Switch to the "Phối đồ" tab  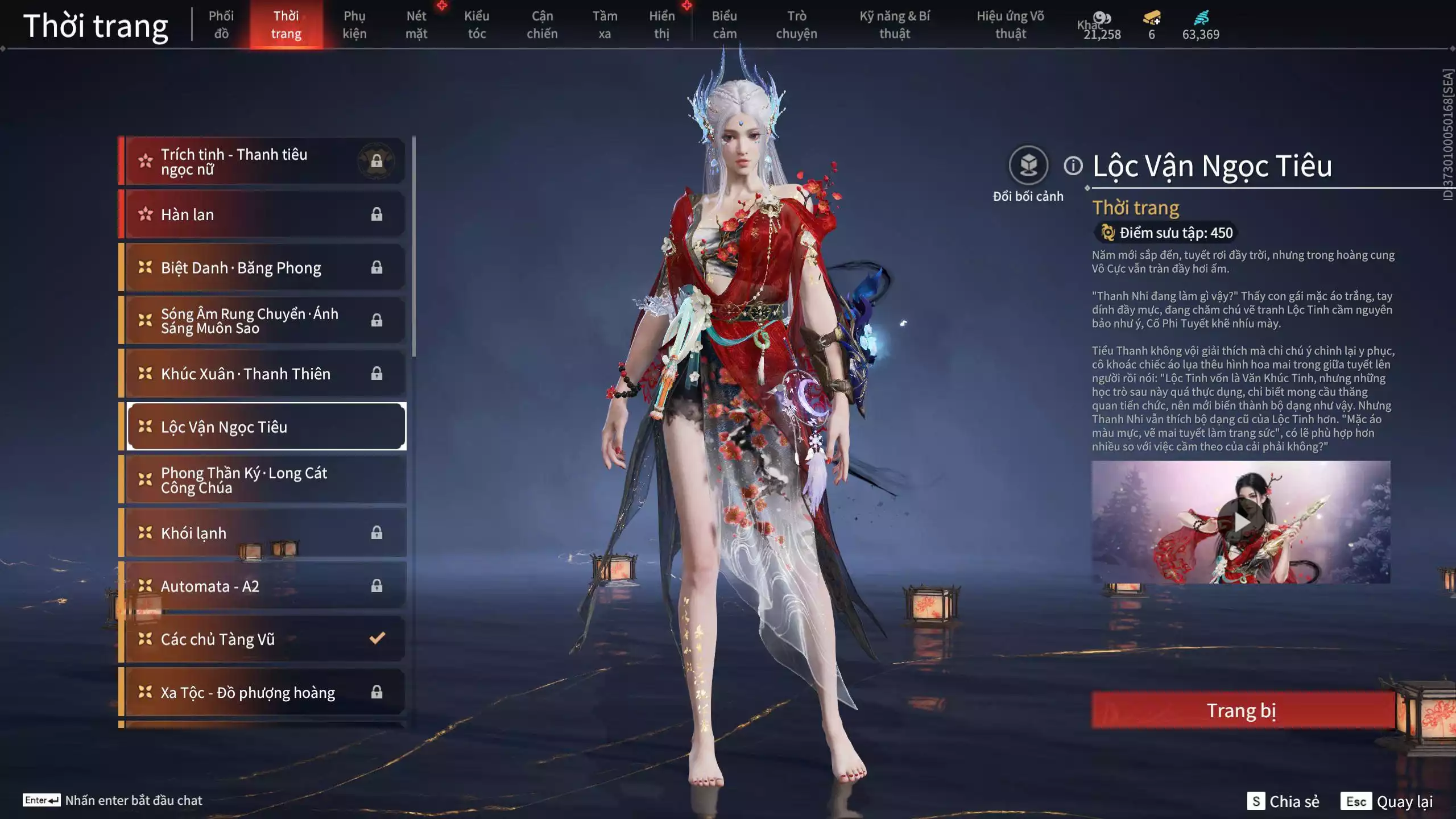tap(221, 24)
